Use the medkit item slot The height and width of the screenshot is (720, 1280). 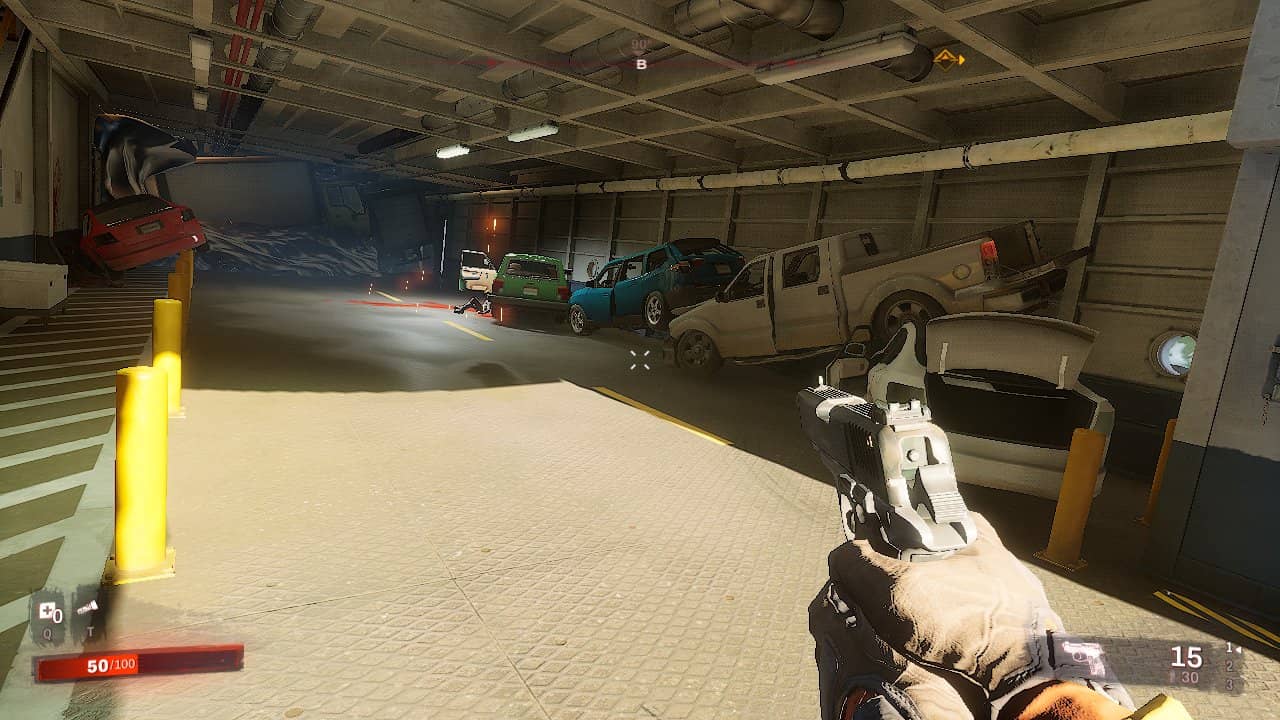tap(47, 612)
